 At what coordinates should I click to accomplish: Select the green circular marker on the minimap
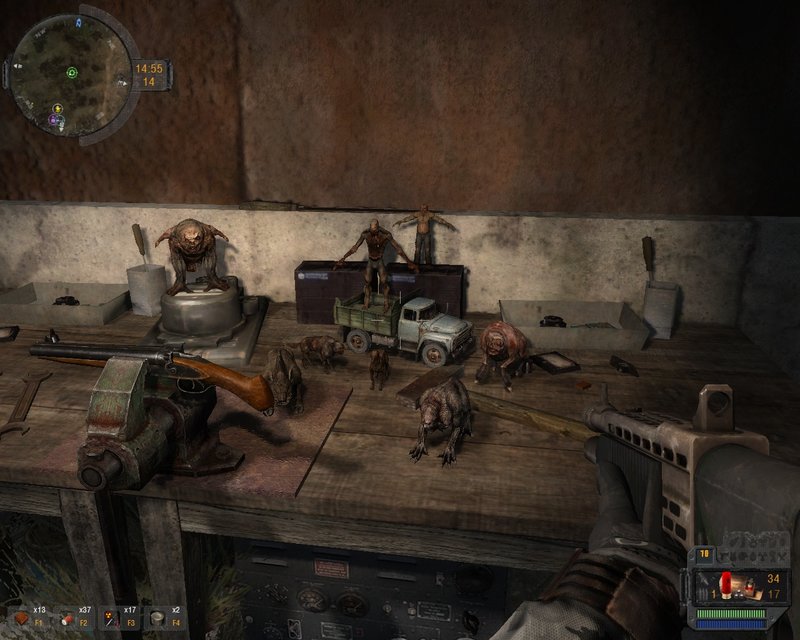click(72, 72)
